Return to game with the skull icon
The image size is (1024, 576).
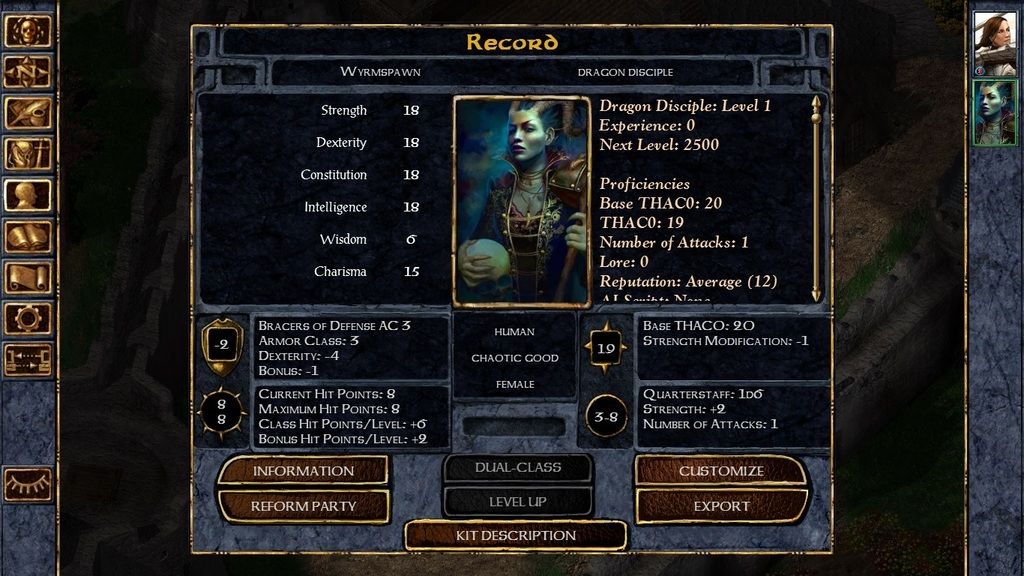click(28, 31)
